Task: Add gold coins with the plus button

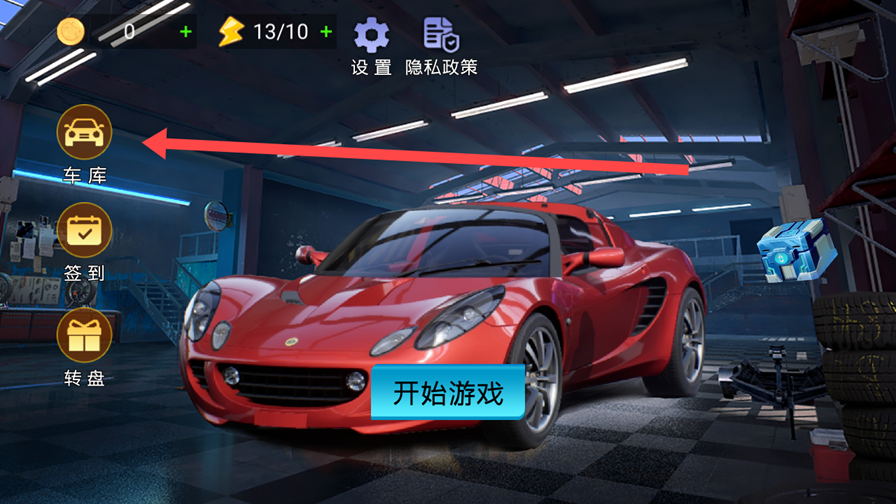Action: [185, 32]
